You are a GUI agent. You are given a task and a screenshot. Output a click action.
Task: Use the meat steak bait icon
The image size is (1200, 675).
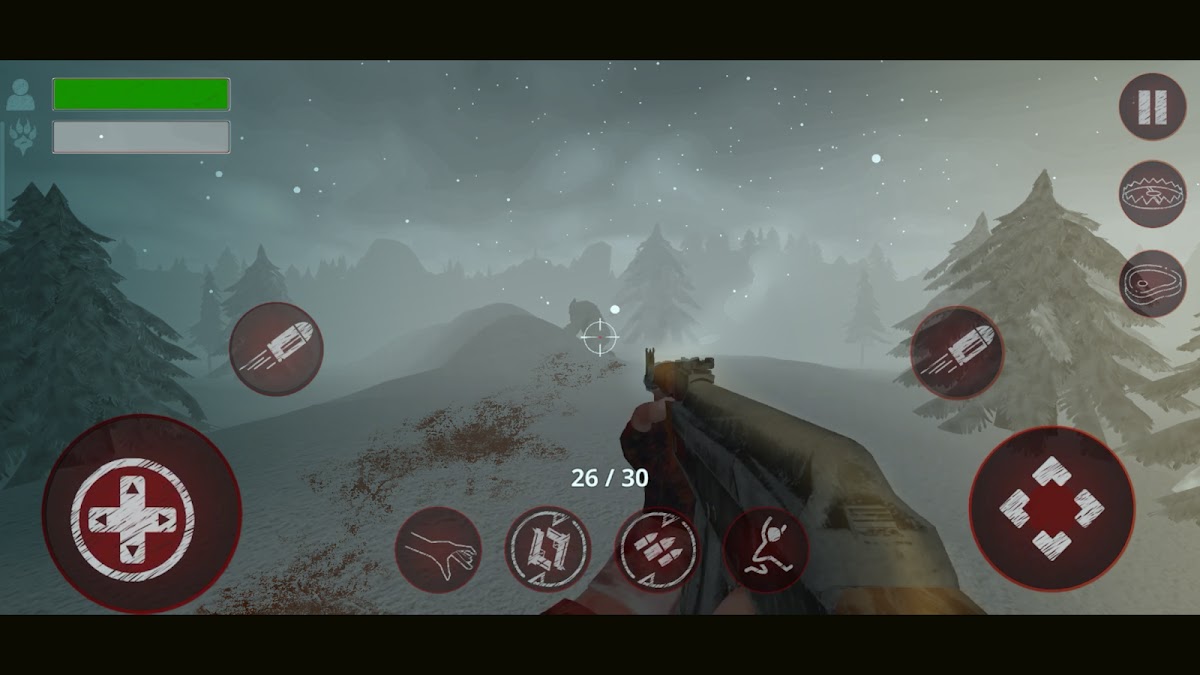1152,283
